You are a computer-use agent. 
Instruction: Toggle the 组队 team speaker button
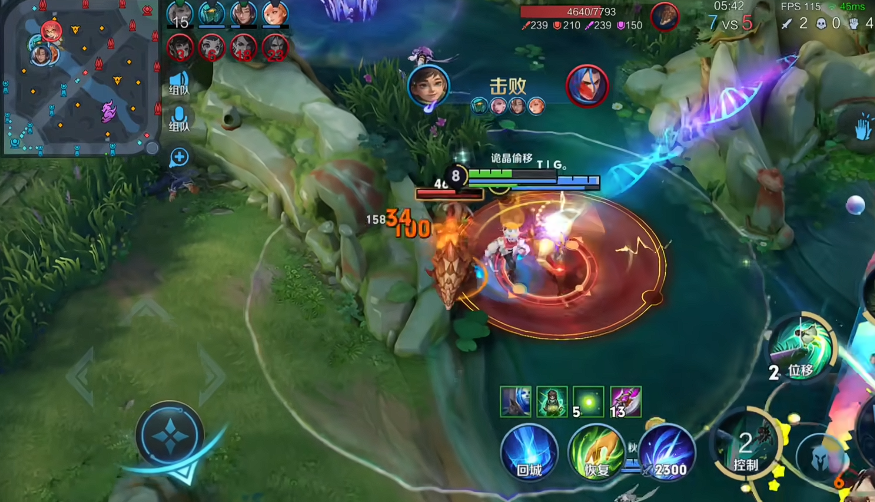(179, 84)
